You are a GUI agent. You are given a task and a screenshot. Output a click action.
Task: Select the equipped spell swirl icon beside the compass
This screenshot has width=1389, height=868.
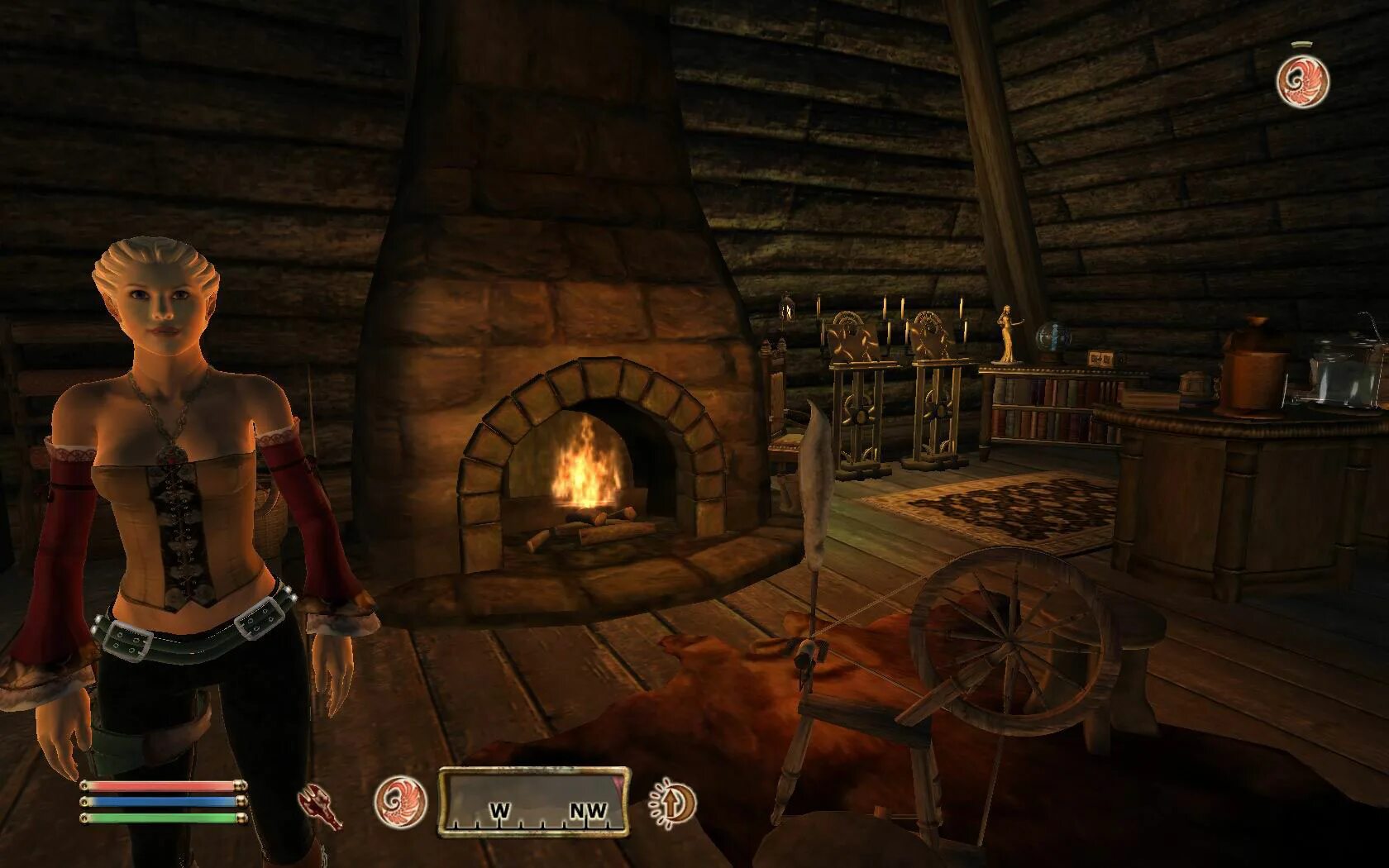(x=400, y=802)
